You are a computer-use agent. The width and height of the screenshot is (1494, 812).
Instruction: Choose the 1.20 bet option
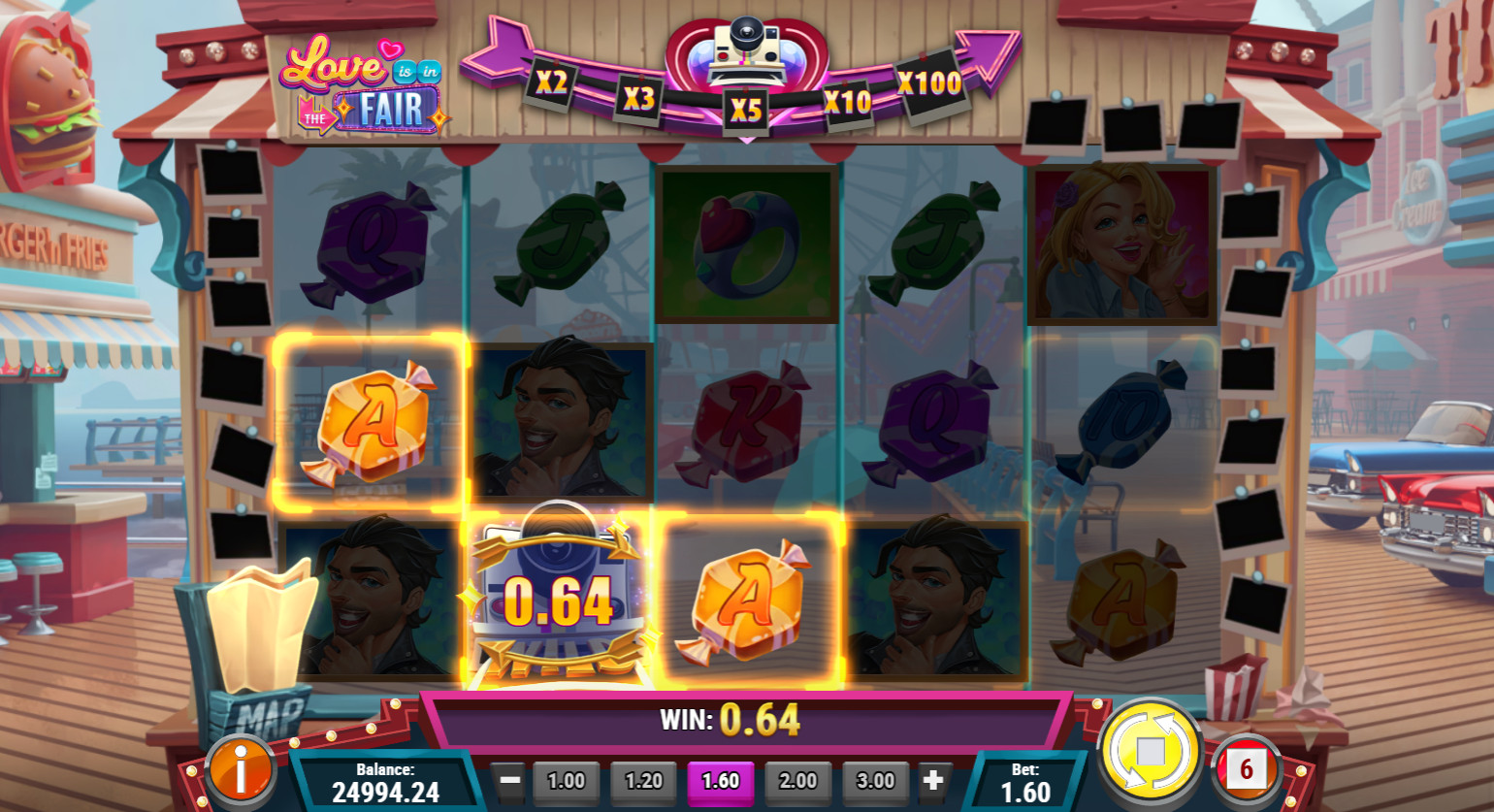tap(643, 781)
